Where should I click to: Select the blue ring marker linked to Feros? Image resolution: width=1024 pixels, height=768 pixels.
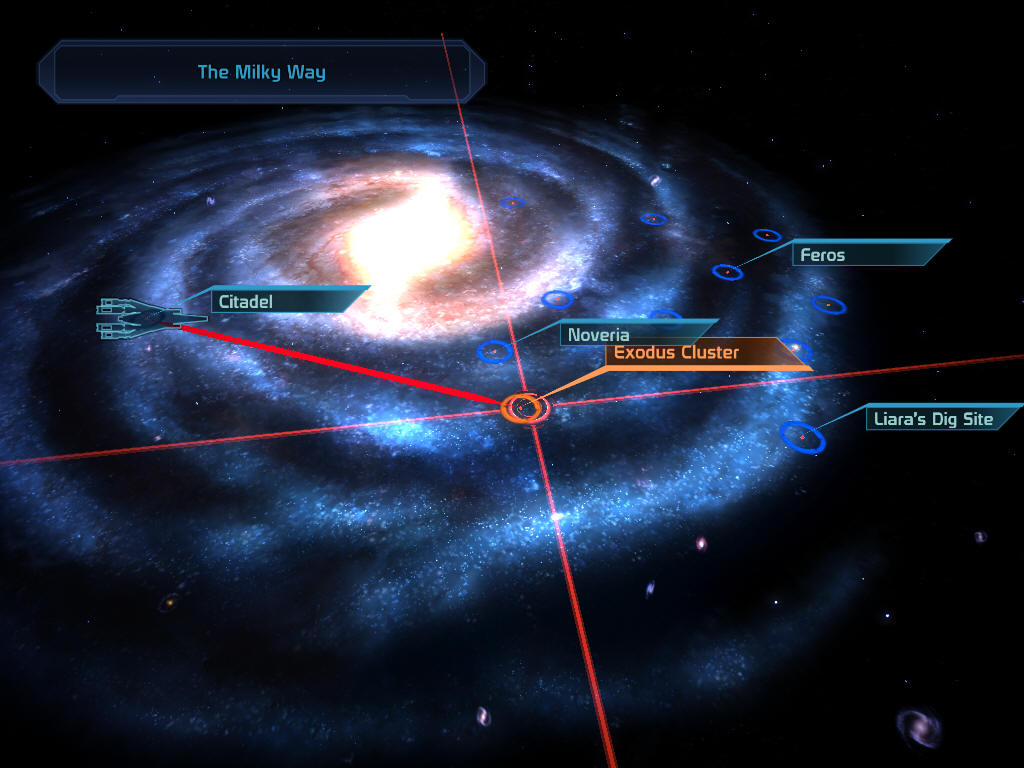click(x=727, y=271)
